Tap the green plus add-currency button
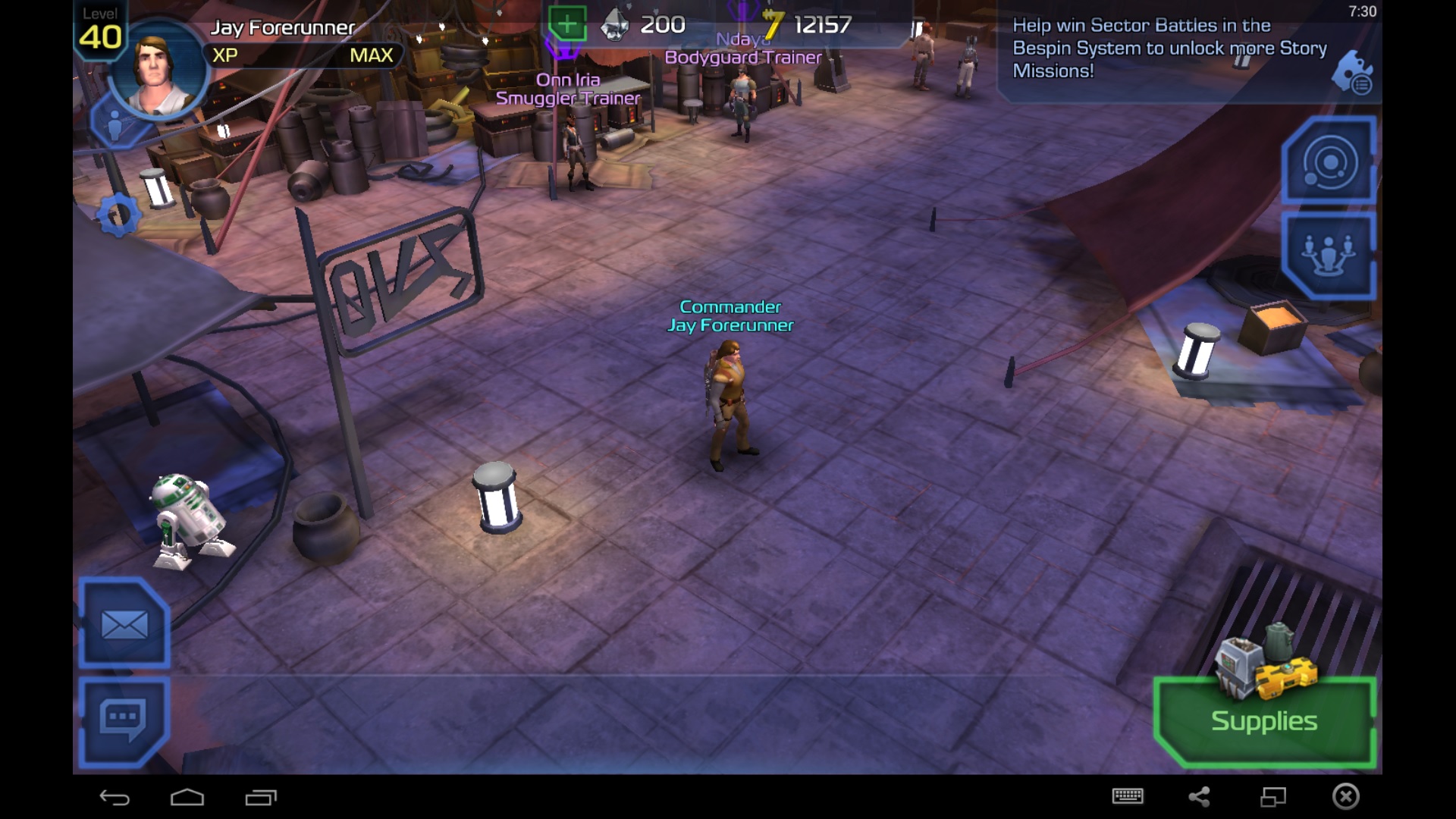Image resolution: width=1456 pixels, height=819 pixels. [x=566, y=24]
